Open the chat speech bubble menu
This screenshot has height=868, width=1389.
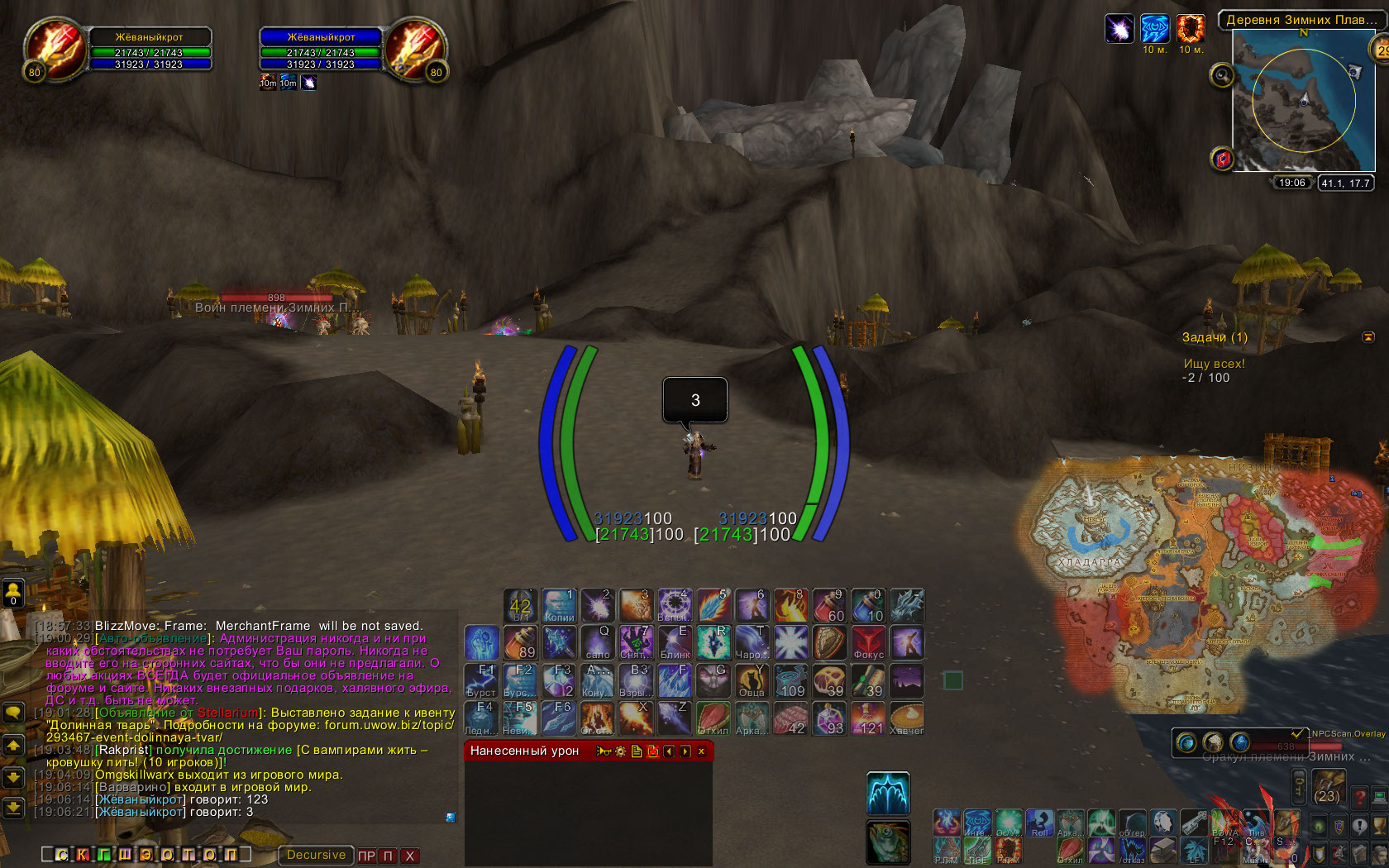tap(14, 711)
